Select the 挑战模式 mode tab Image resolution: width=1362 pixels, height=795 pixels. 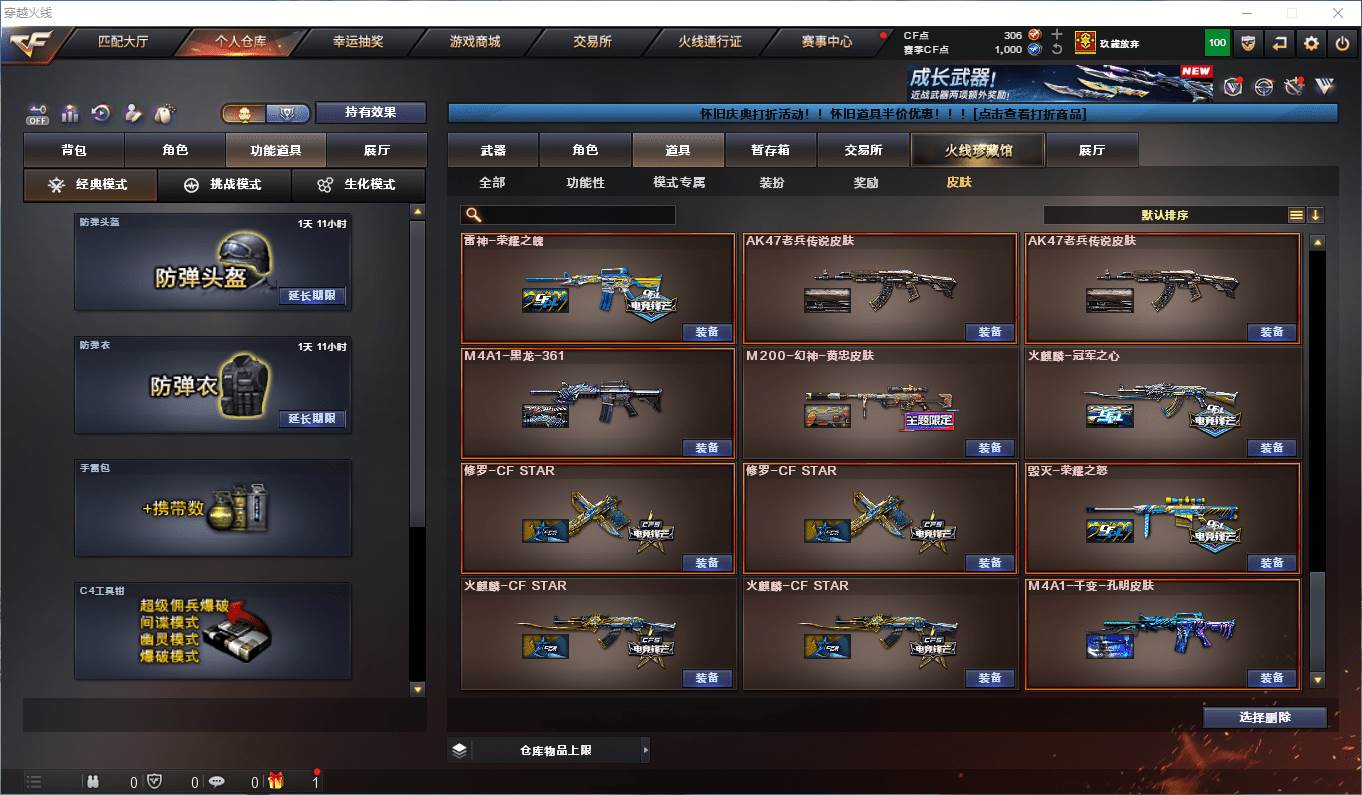pos(223,185)
